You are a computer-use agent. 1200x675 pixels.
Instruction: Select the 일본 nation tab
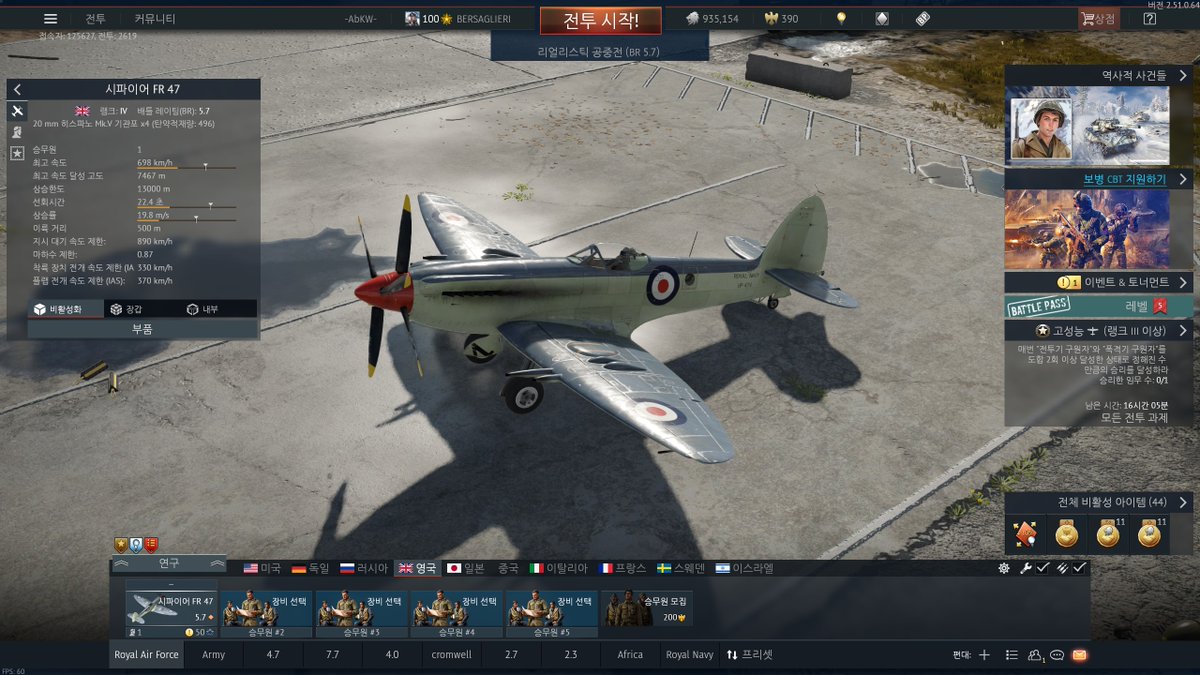(x=464, y=568)
